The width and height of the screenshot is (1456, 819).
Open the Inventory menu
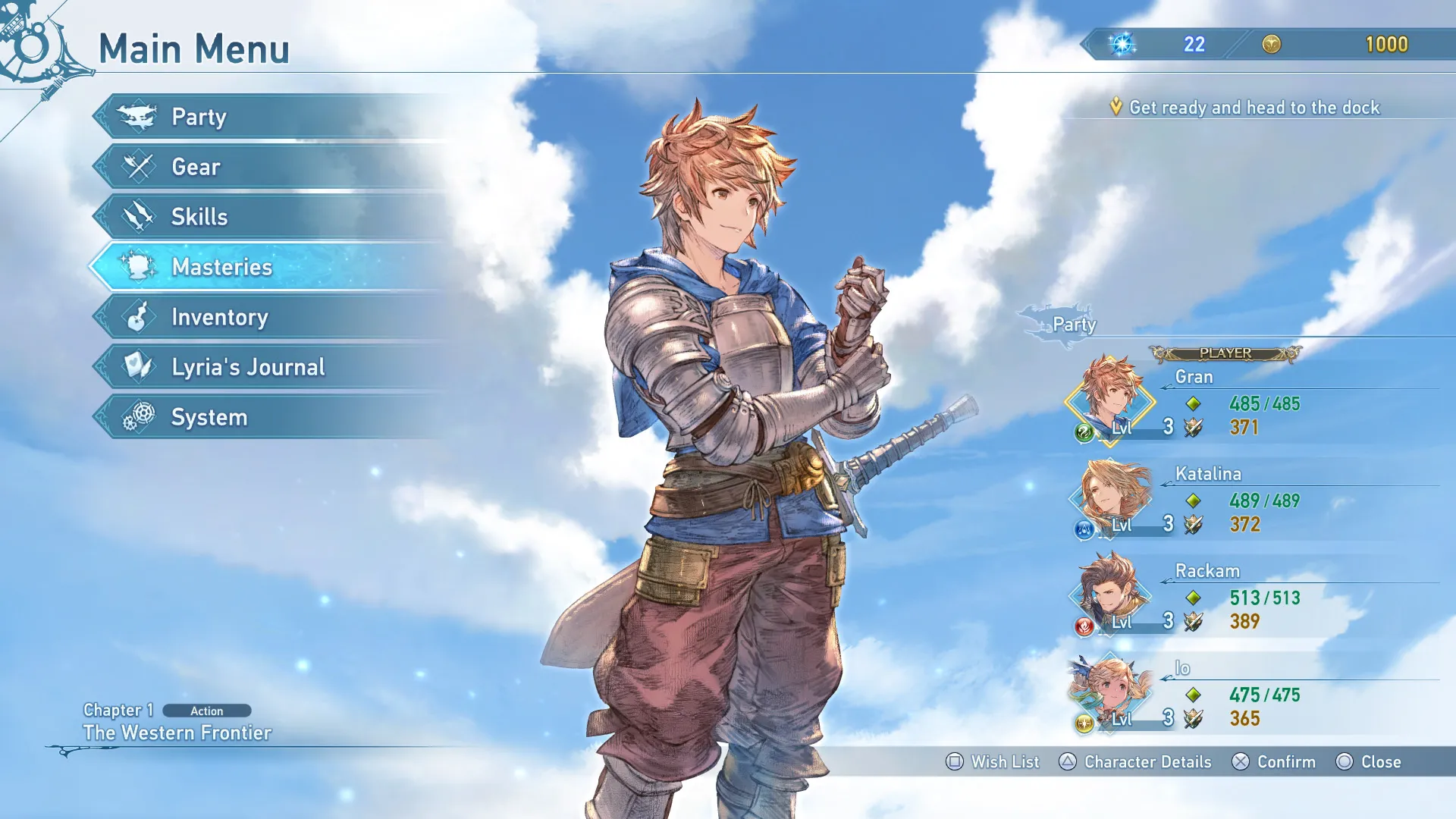(x=219, y=317)
